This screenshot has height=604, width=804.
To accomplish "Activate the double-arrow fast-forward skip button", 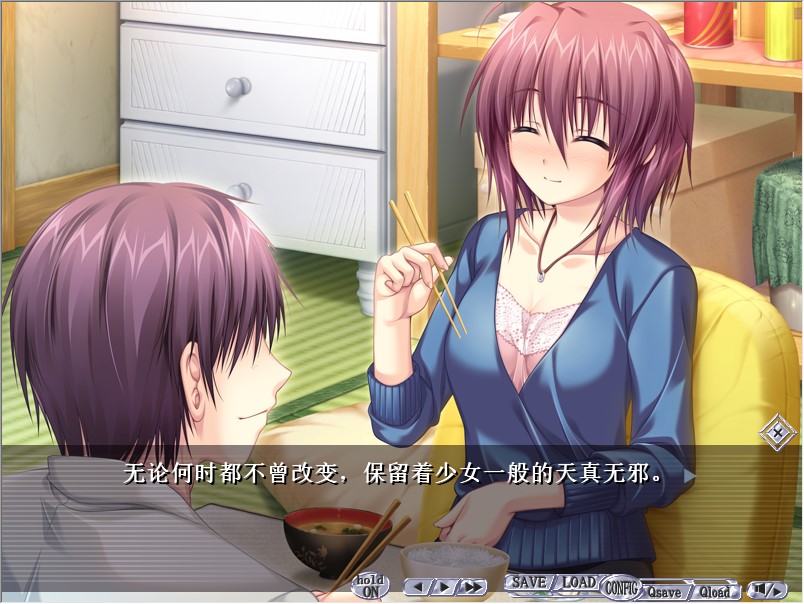I will coord(471,587).
